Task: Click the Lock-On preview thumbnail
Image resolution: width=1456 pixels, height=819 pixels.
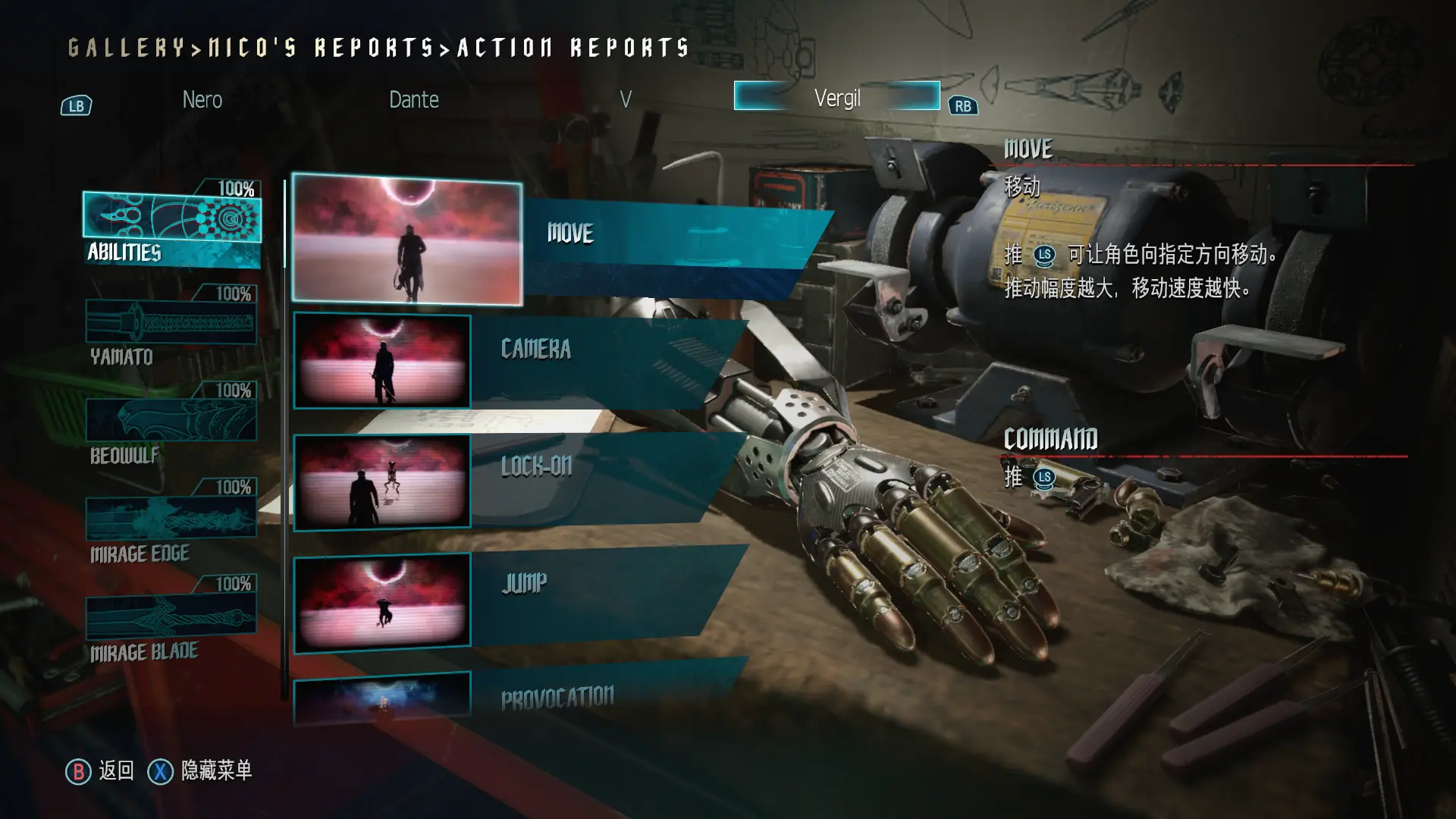Action: 382,482
